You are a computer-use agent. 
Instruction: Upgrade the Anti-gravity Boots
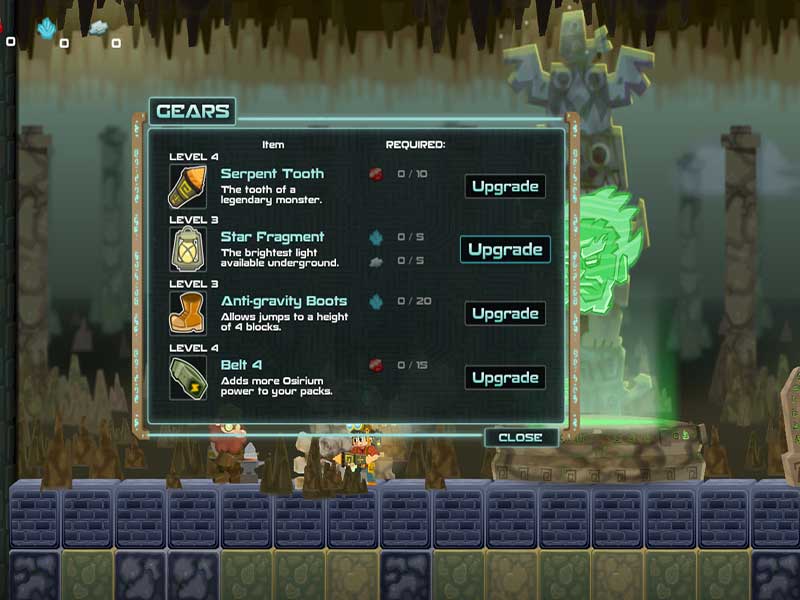click(505, 314)
